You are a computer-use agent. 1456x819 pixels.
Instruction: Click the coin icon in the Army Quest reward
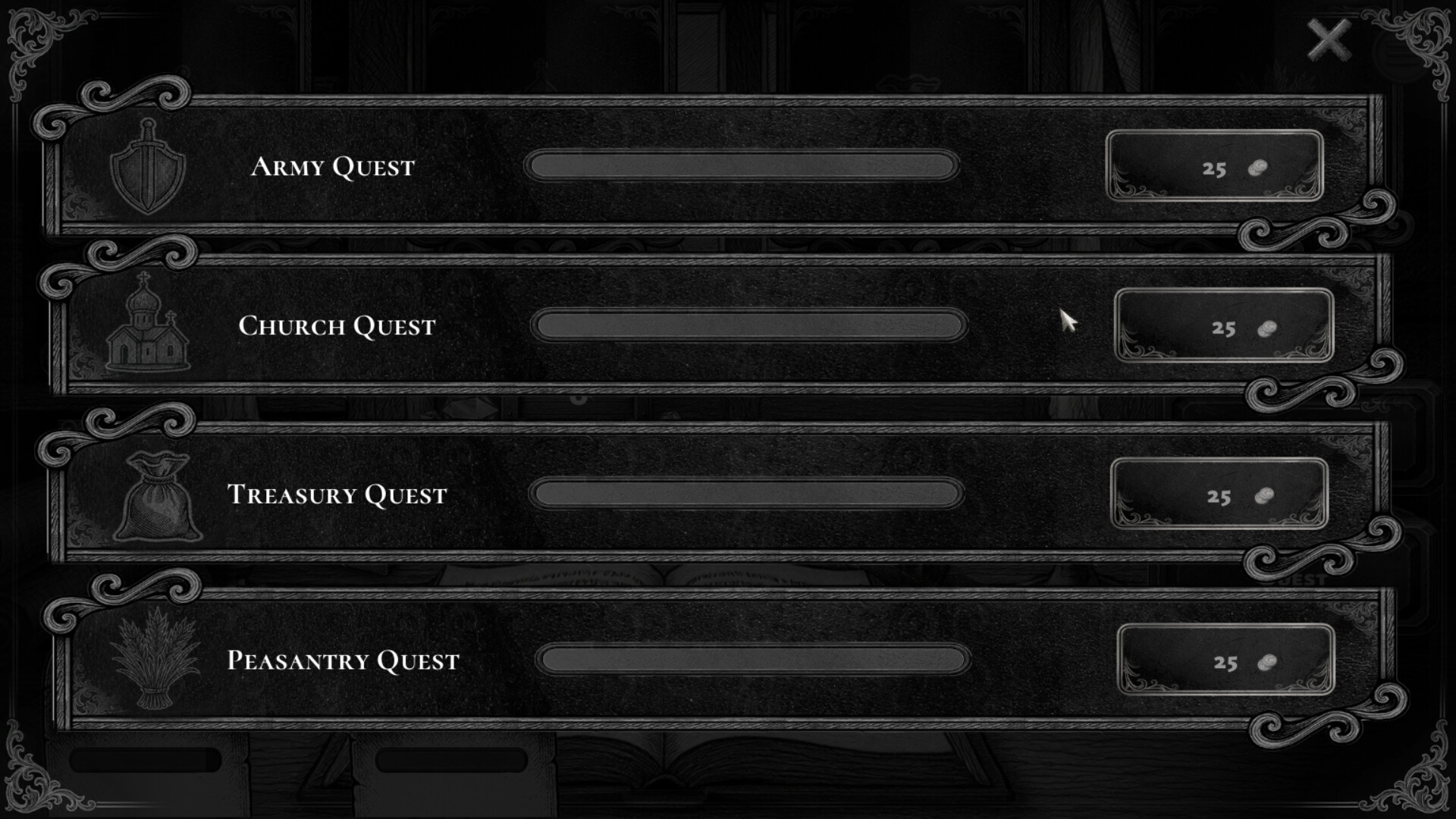[1259, 168]
